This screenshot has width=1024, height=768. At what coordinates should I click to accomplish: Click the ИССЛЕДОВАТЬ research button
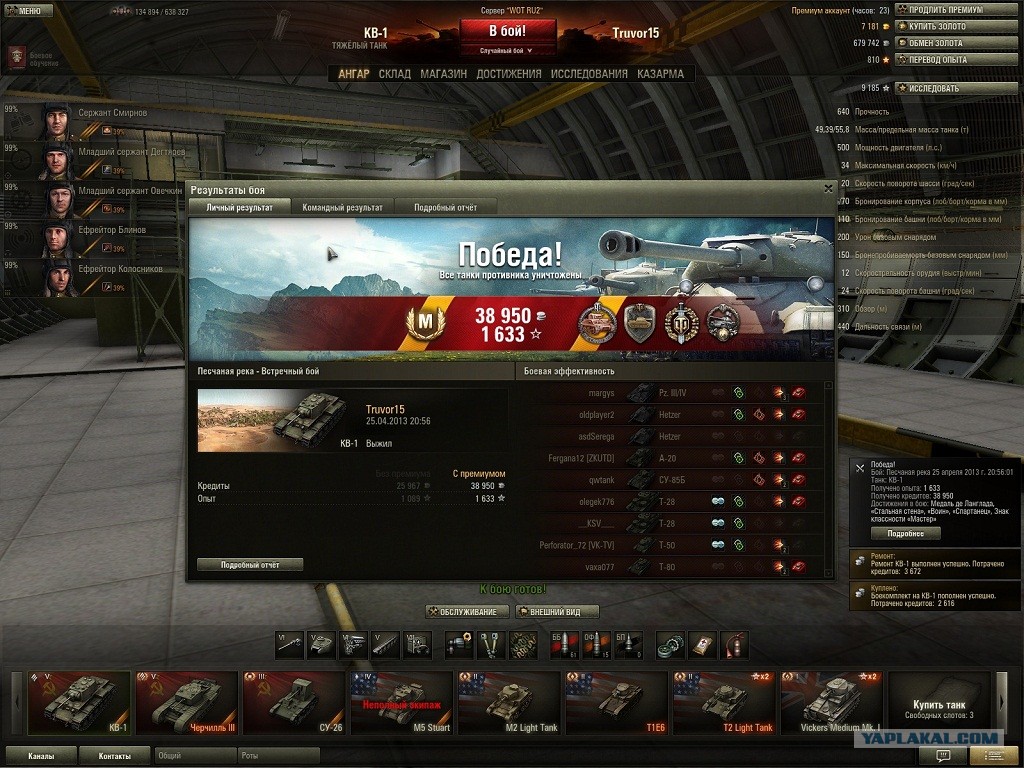pos(955,88)
